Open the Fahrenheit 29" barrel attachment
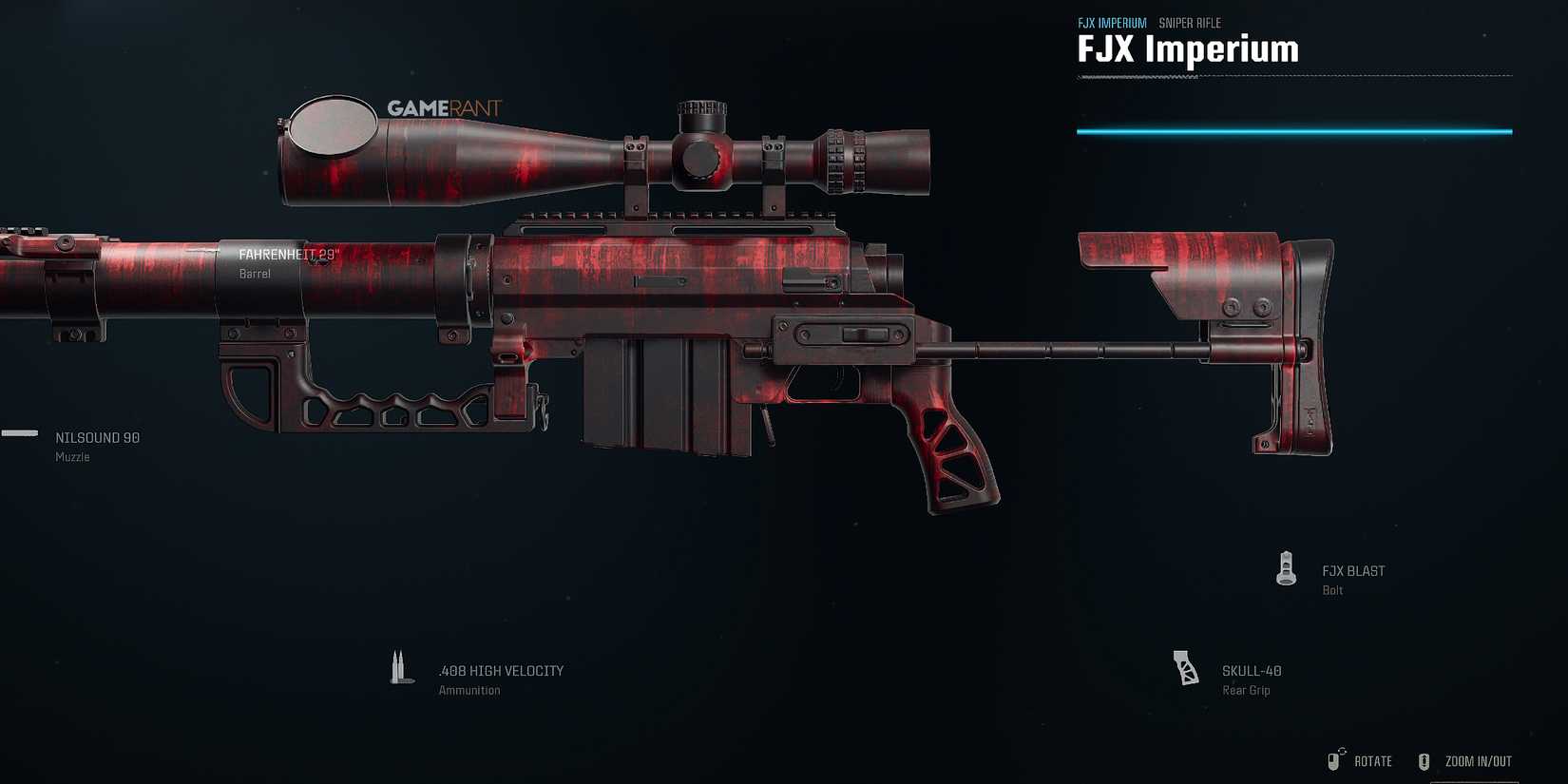 coord(287,254)
